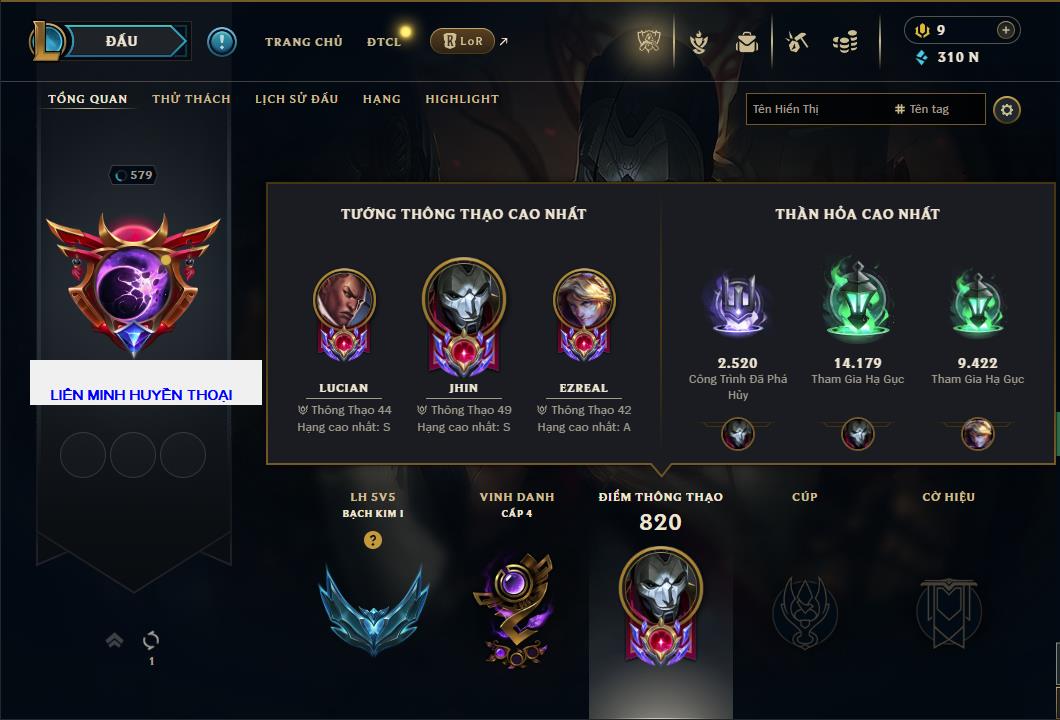The height and width of the screenshot is (720, 1060).
Task: Open the crafting hammer icon
Action: (x=796, y=42)
